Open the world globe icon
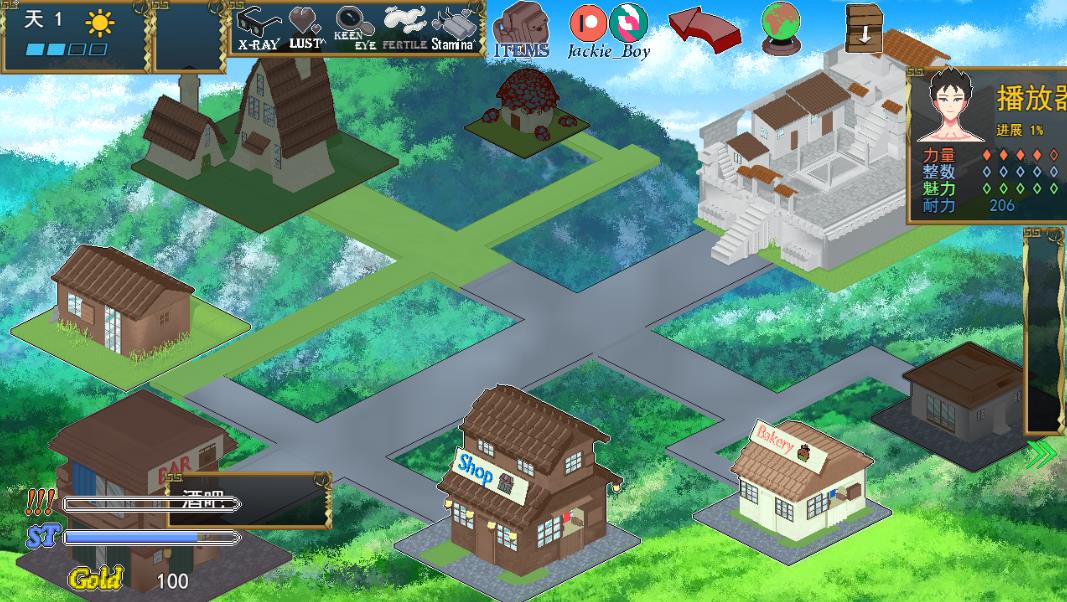Image resolution: width=1067 pixels, height=602 pixels. pos(780,25)
